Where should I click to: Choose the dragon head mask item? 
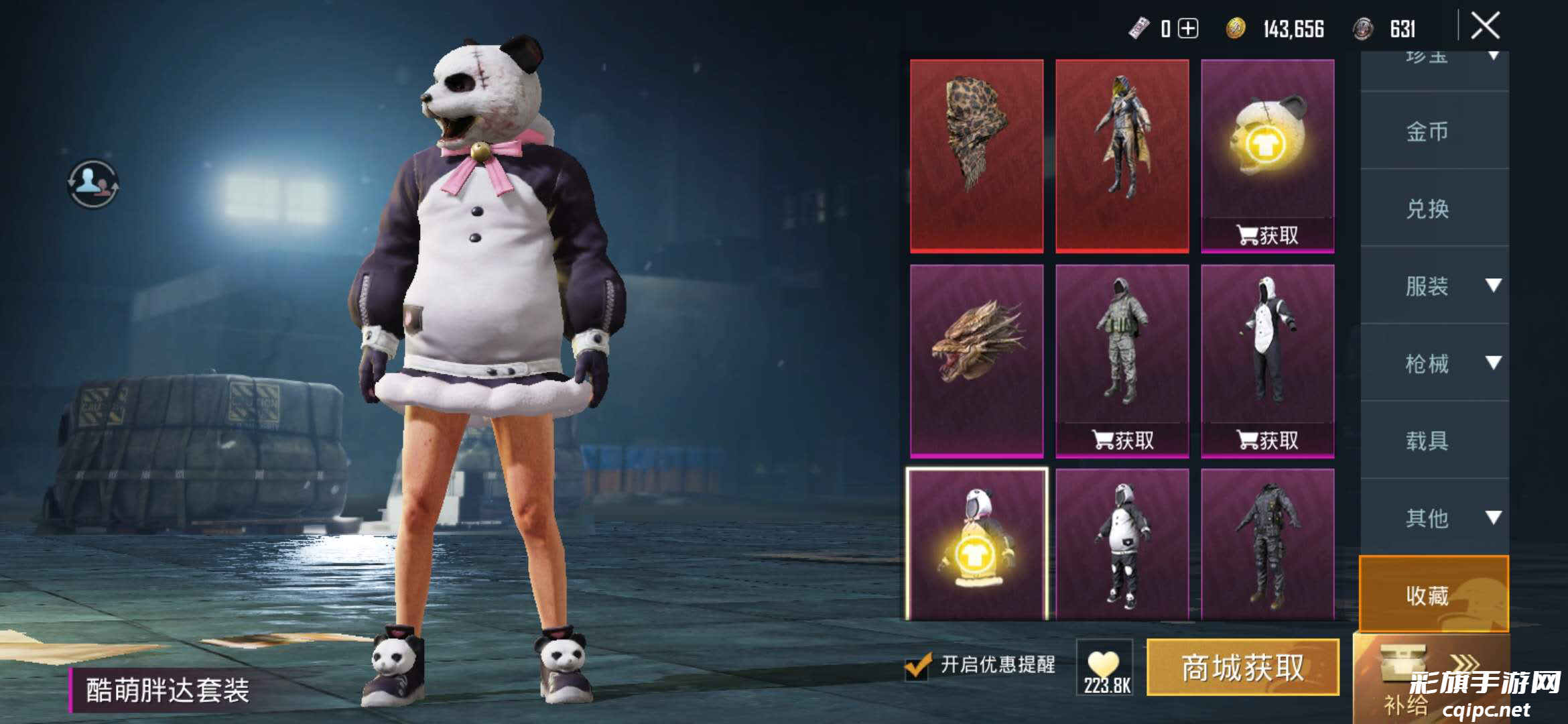[x=976, y=361]
